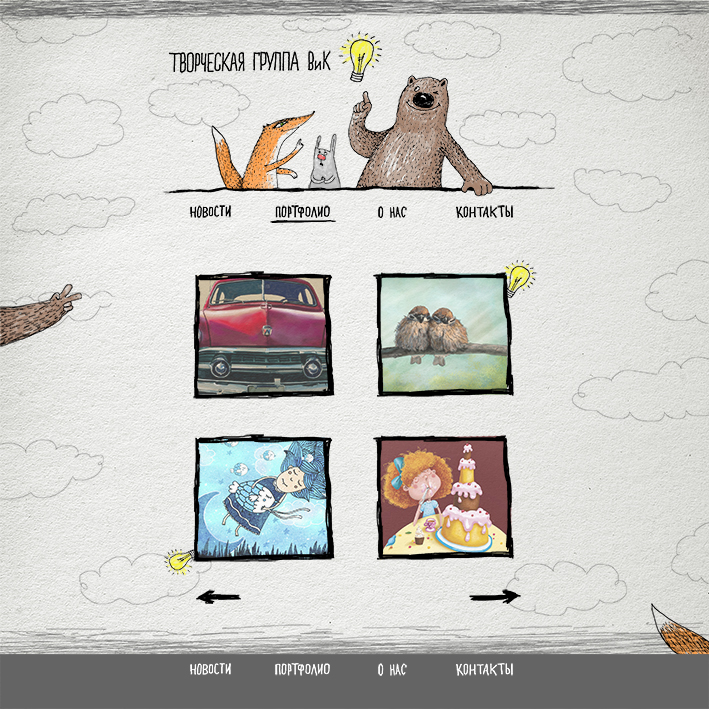
Task: Go to О НАС in top menu
Action: [x=392, y=212]
